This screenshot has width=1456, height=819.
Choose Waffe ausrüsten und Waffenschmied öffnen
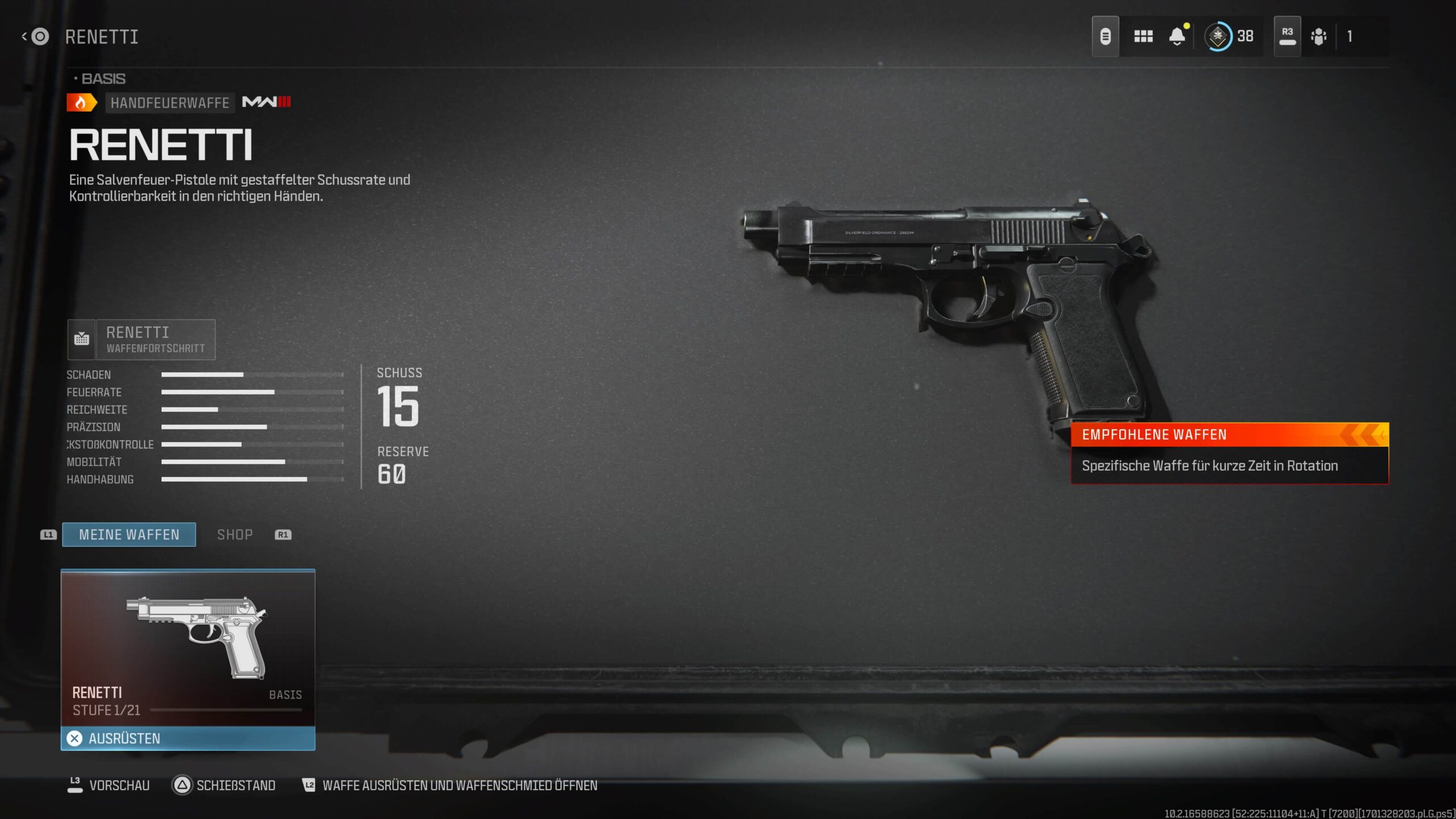point(449,785)
